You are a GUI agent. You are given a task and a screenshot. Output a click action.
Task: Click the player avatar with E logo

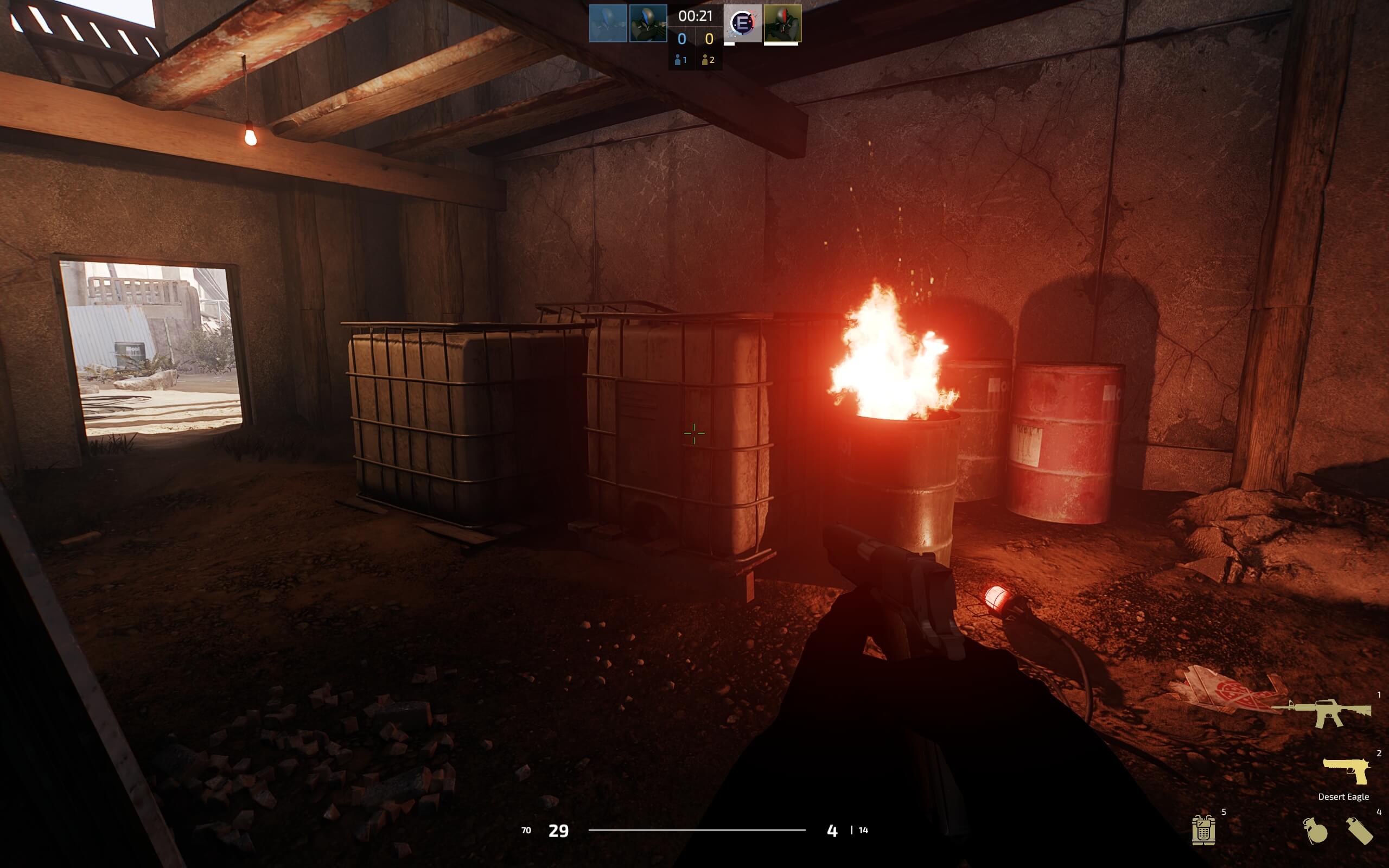[743, 23]
